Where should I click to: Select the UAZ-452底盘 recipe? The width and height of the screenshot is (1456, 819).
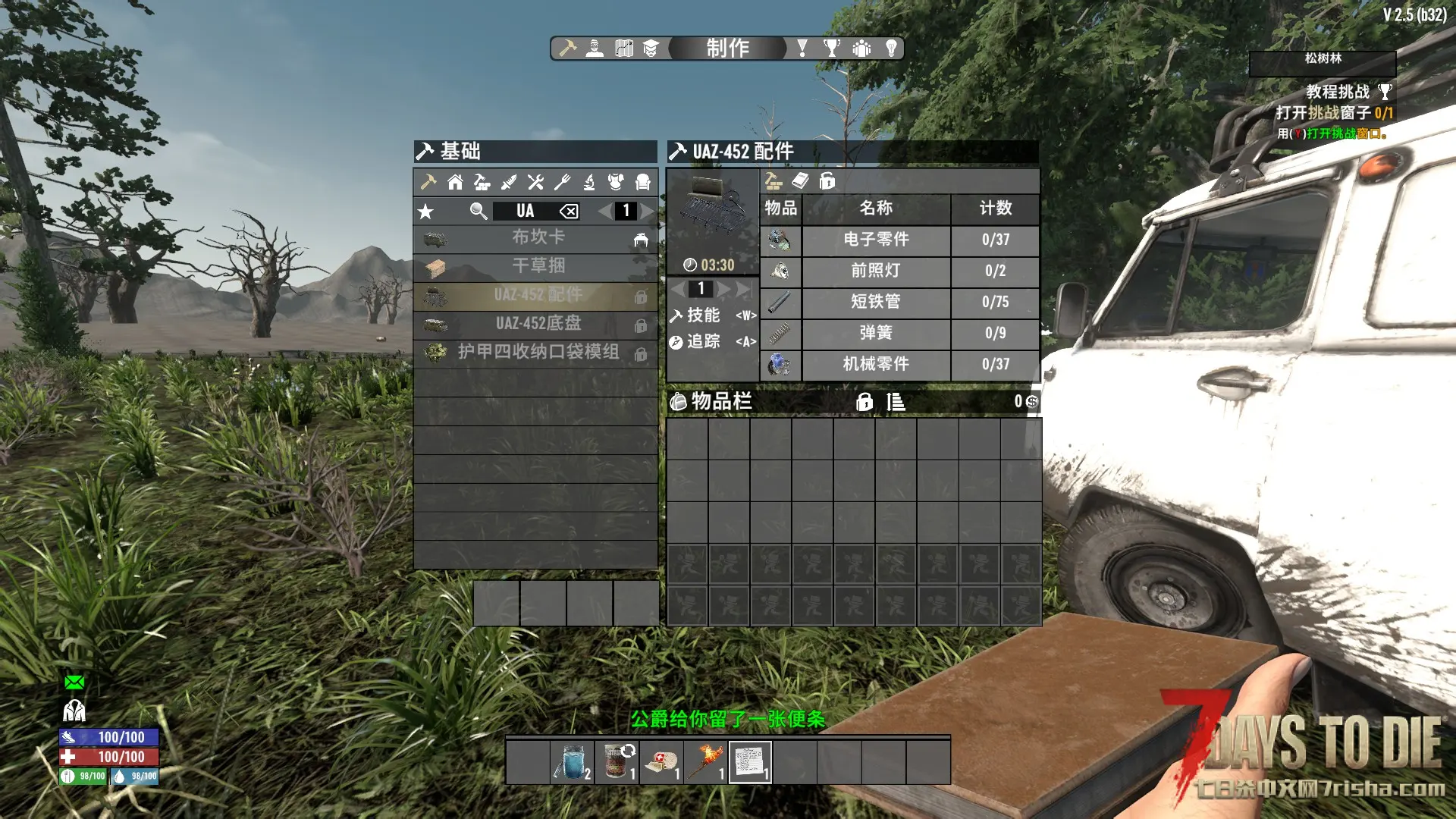click(x=537, y=324)
